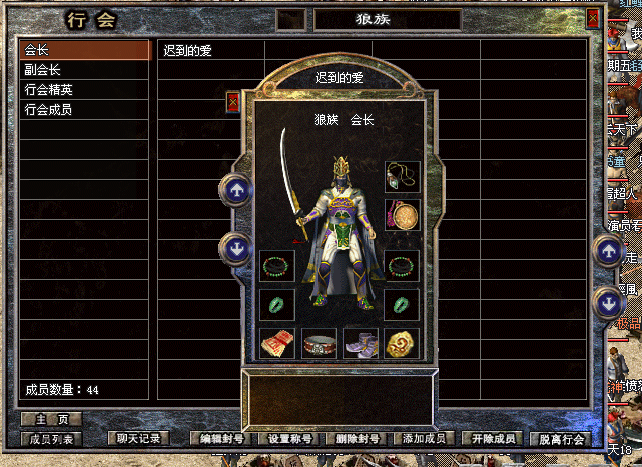Image resolution: width=642 pixels, height=467 pixels.
Task: Select the belt equipment slot
Action: (319, 343)
